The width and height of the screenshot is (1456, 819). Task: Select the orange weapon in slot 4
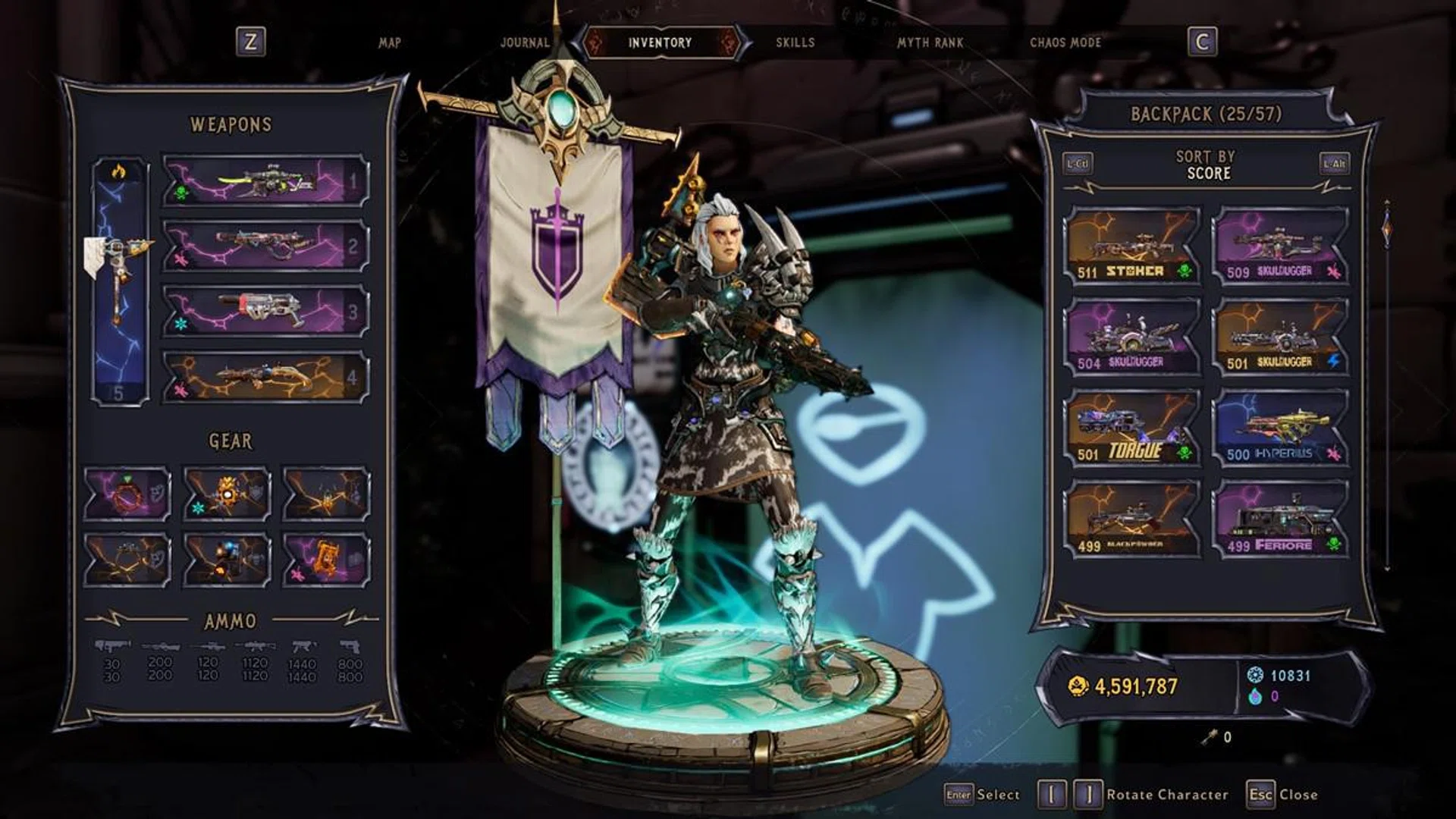pos(265,377)
